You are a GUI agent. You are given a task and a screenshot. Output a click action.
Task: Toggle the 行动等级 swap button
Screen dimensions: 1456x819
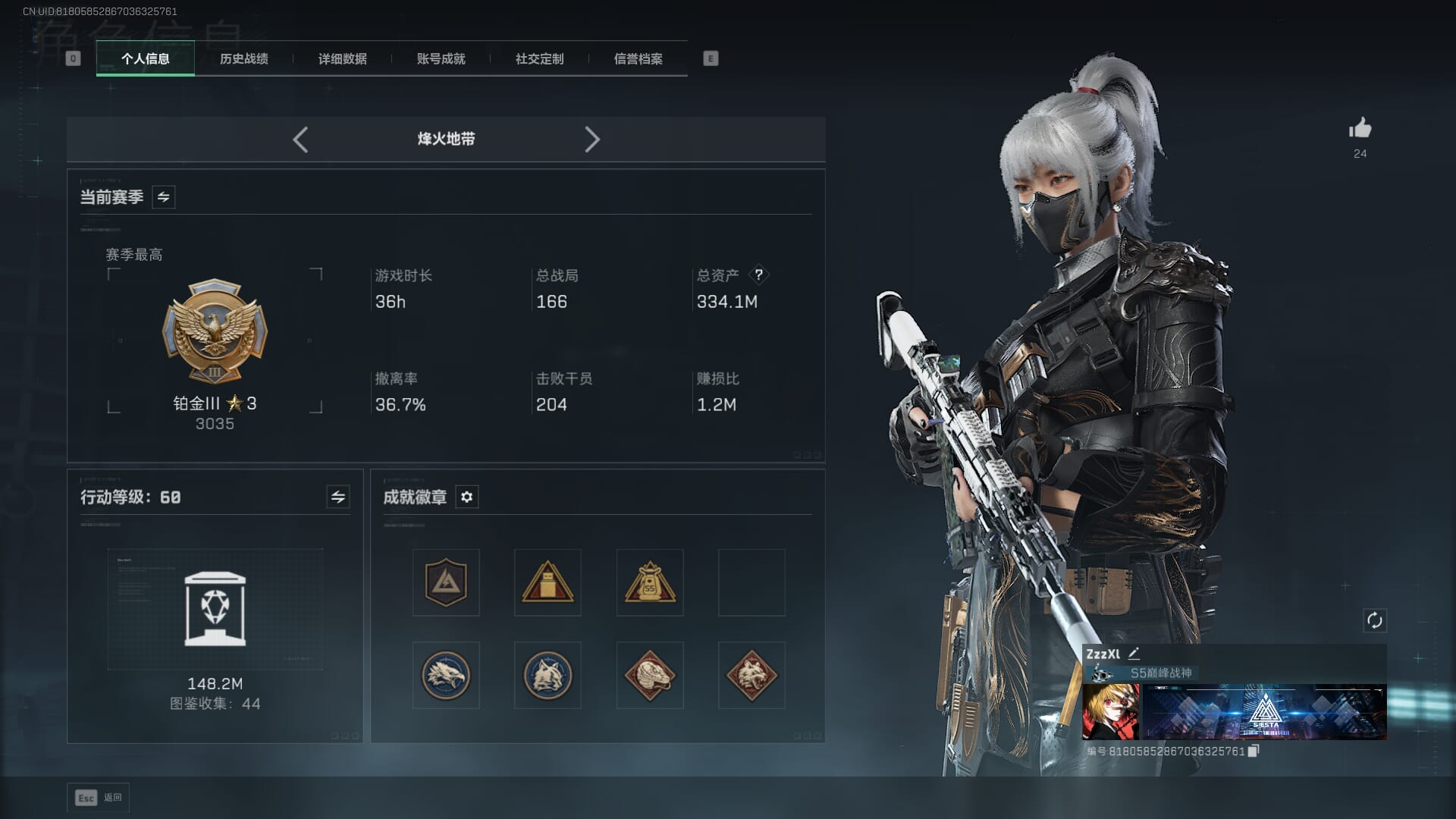click(x=337, y=497)
